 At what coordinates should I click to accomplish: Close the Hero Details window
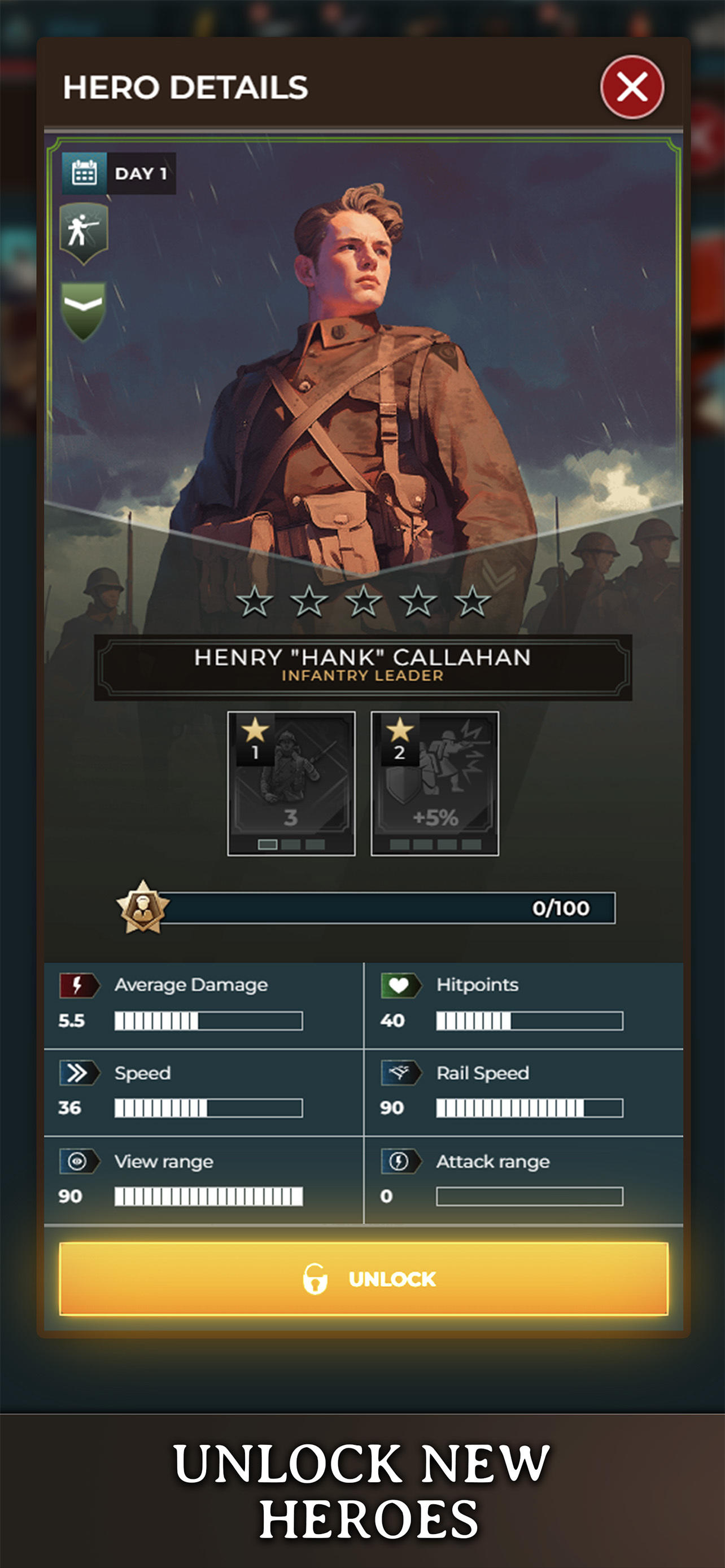(x=632, y=87)
